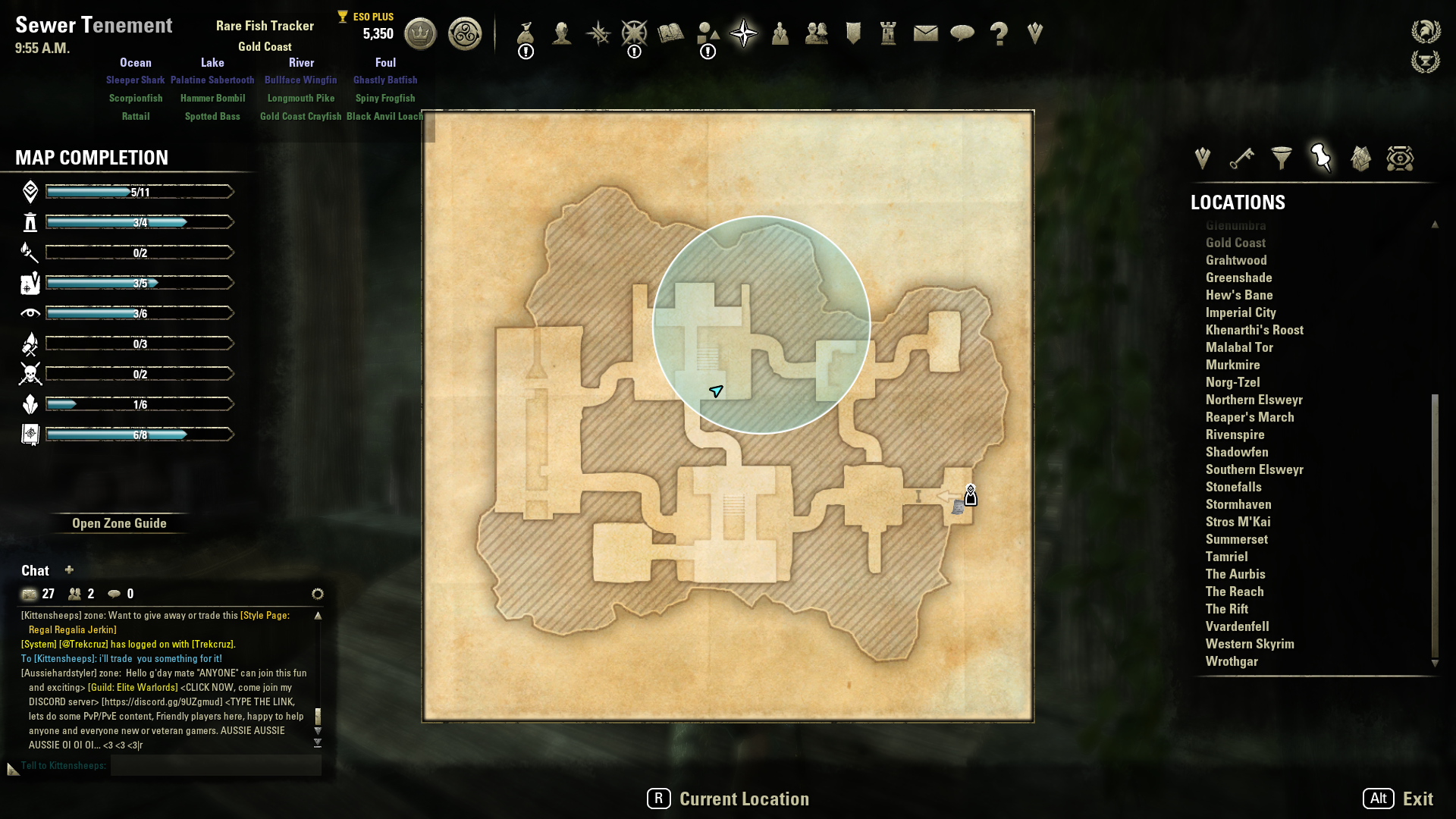
Task: Open the map filters funnel tab
Action: [1282, 158]
